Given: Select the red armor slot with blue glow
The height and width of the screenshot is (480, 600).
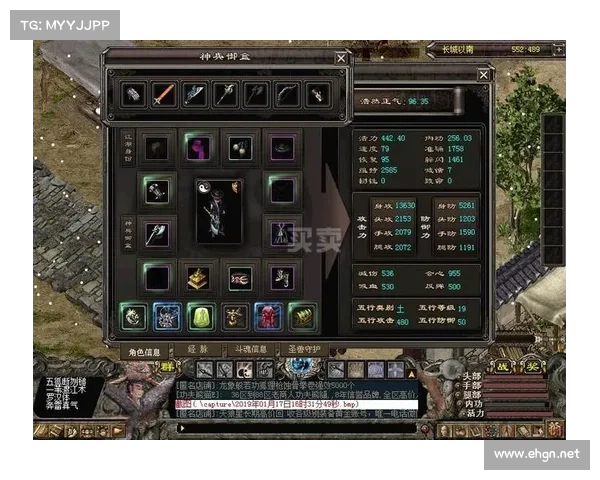Looking at the screenshot, I should coord(268,317).
